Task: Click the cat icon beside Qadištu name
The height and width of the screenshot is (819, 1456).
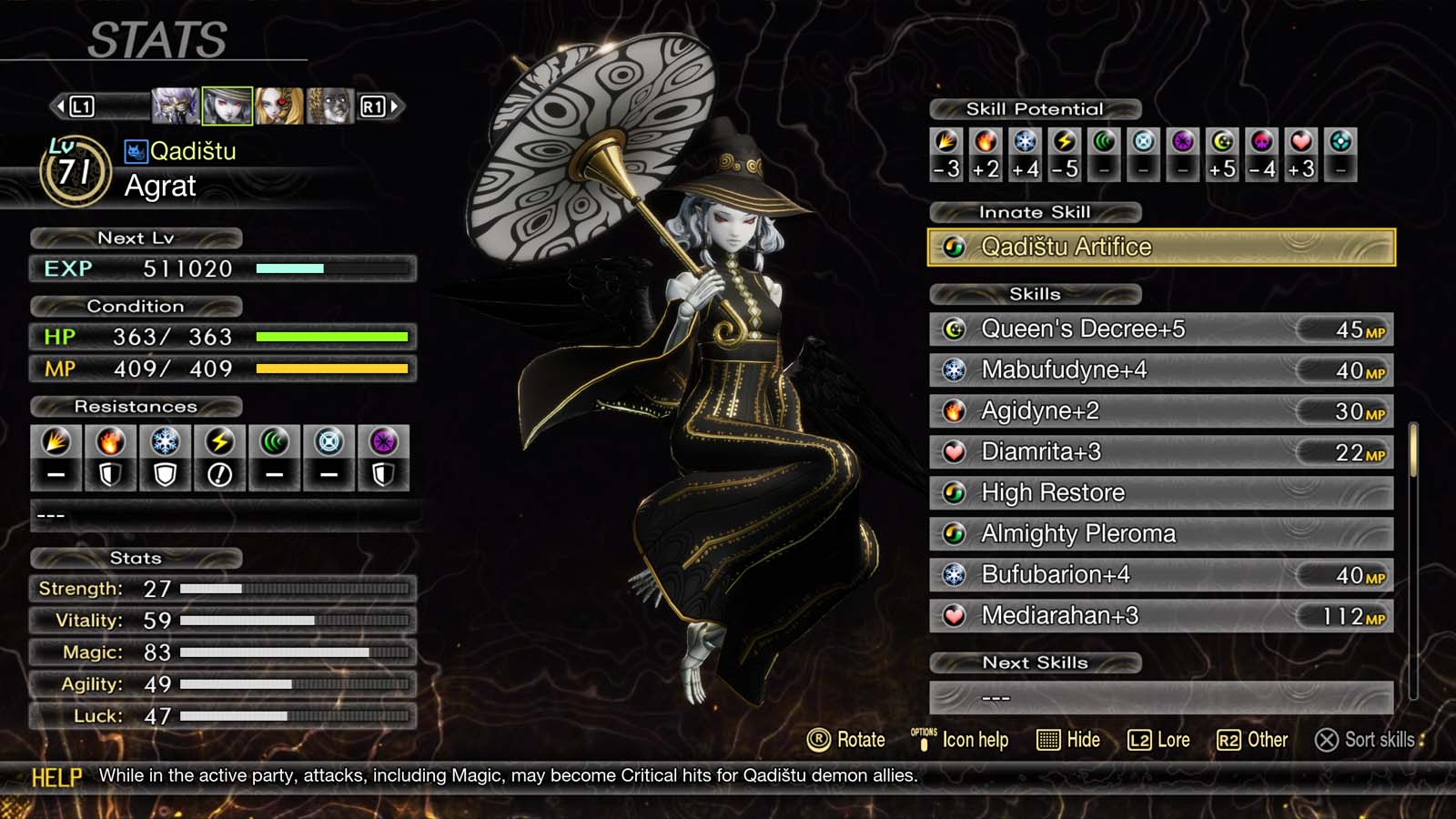Action: pyautogui.click(x=136, y=152)
